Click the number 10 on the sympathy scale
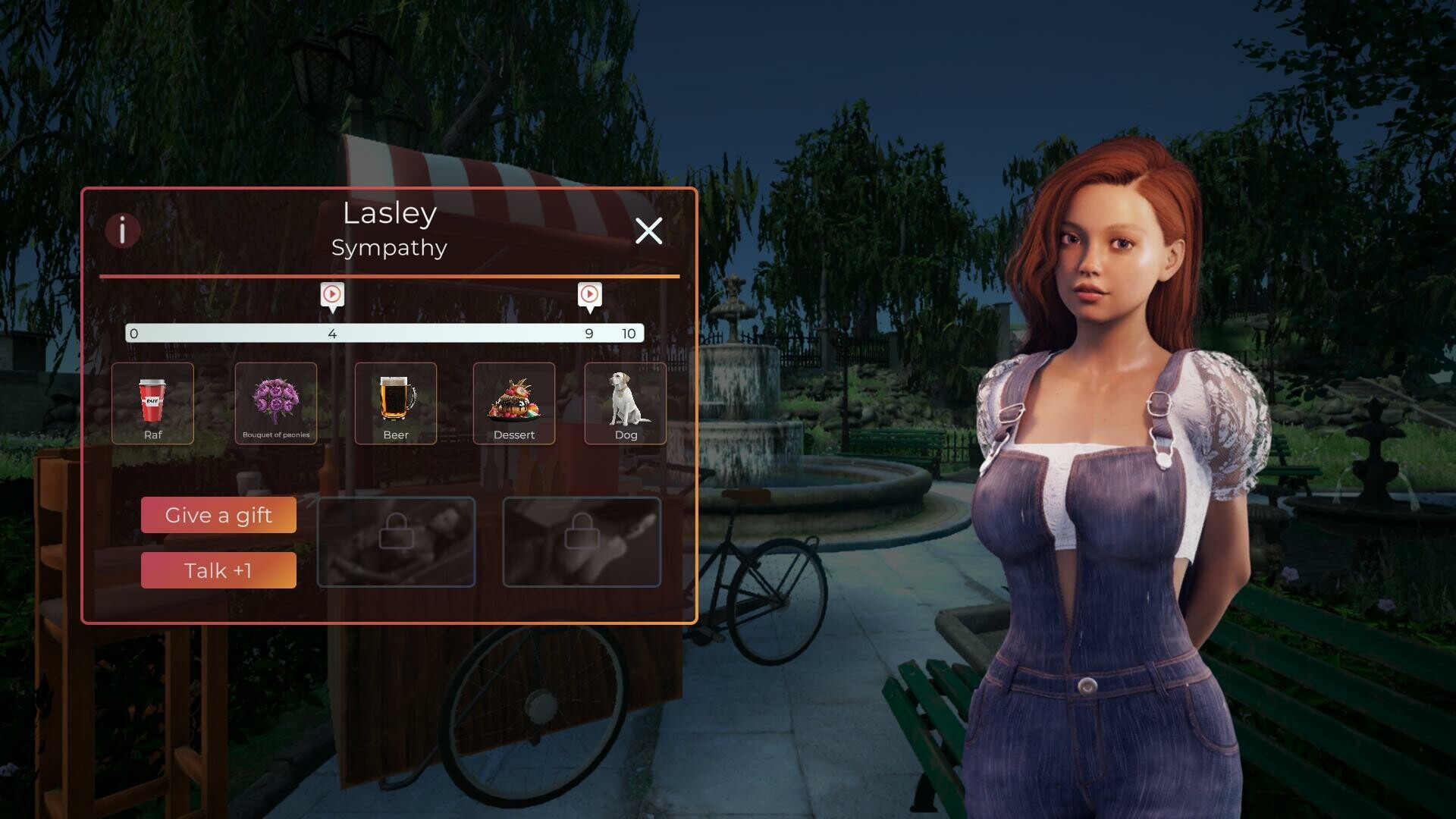Image resolution: width=1456 pixels, height=819 pixels. [x=629, y=333]
